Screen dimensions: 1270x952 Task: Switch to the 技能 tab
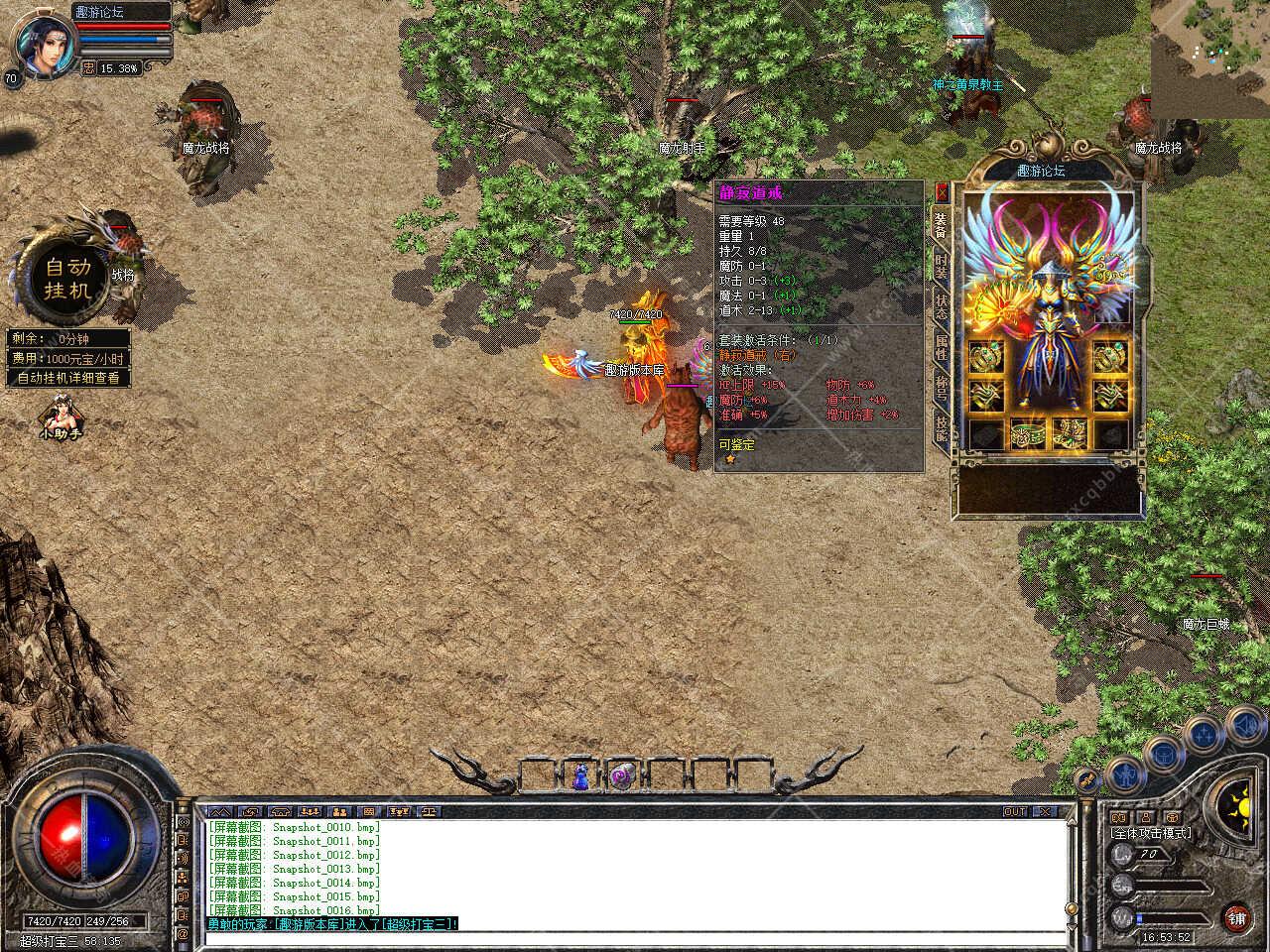coord(942,429)
